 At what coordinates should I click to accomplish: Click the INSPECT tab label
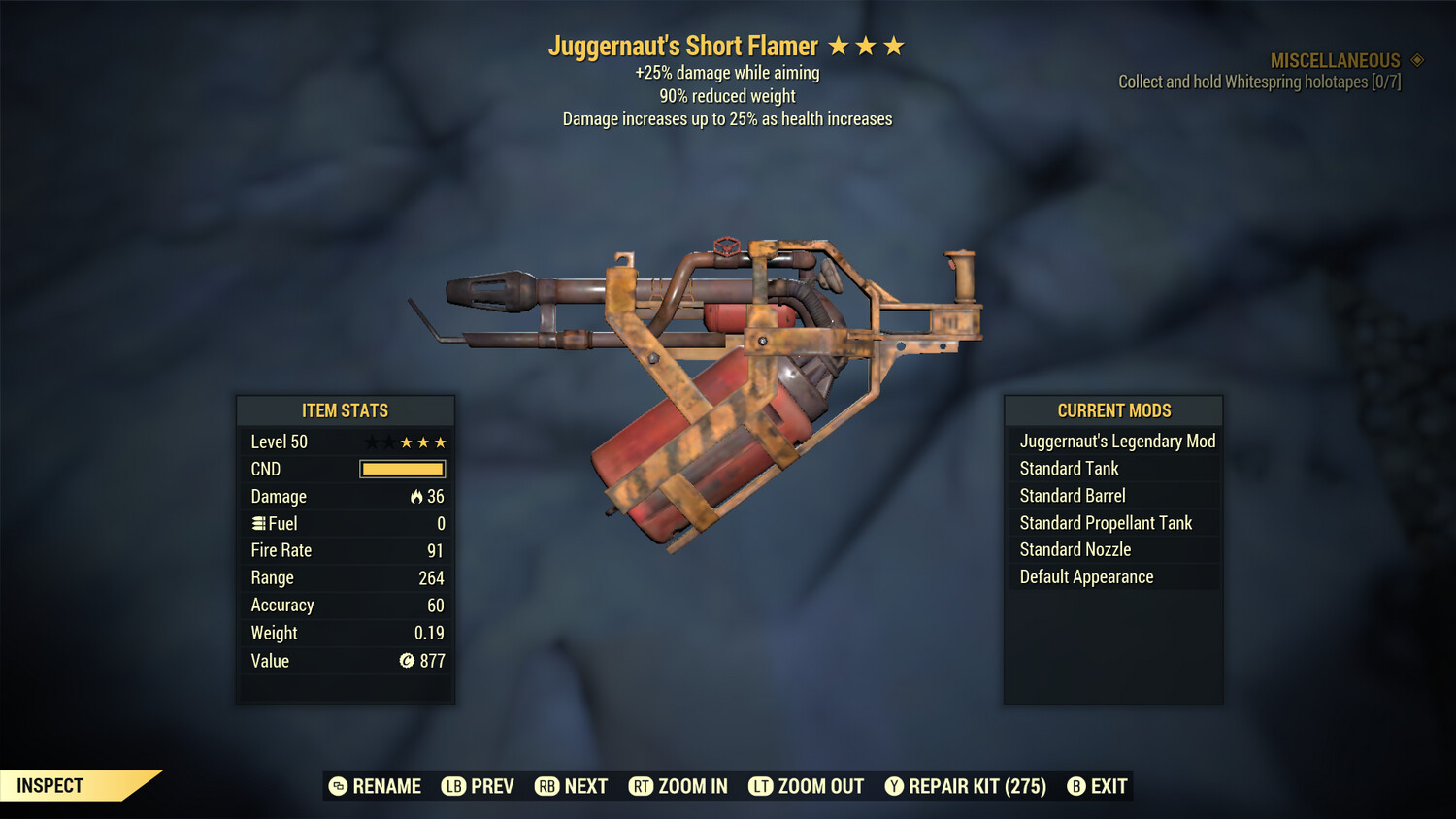(x=50, y=785)
